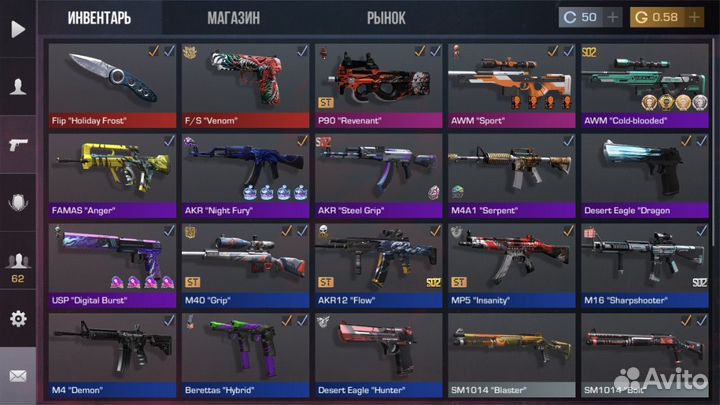Open the settings gear icon
The image size is (720, 405).
(17, 319)
